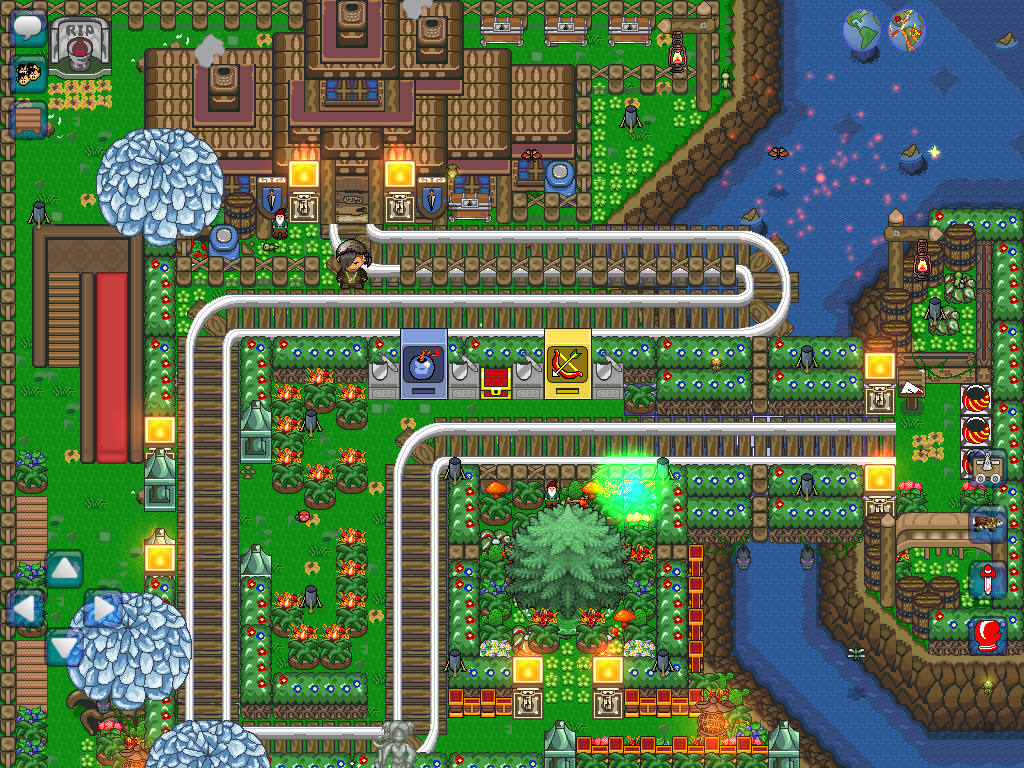
Task: Open the plain globe world map
Action: click(x=861, y=31)
